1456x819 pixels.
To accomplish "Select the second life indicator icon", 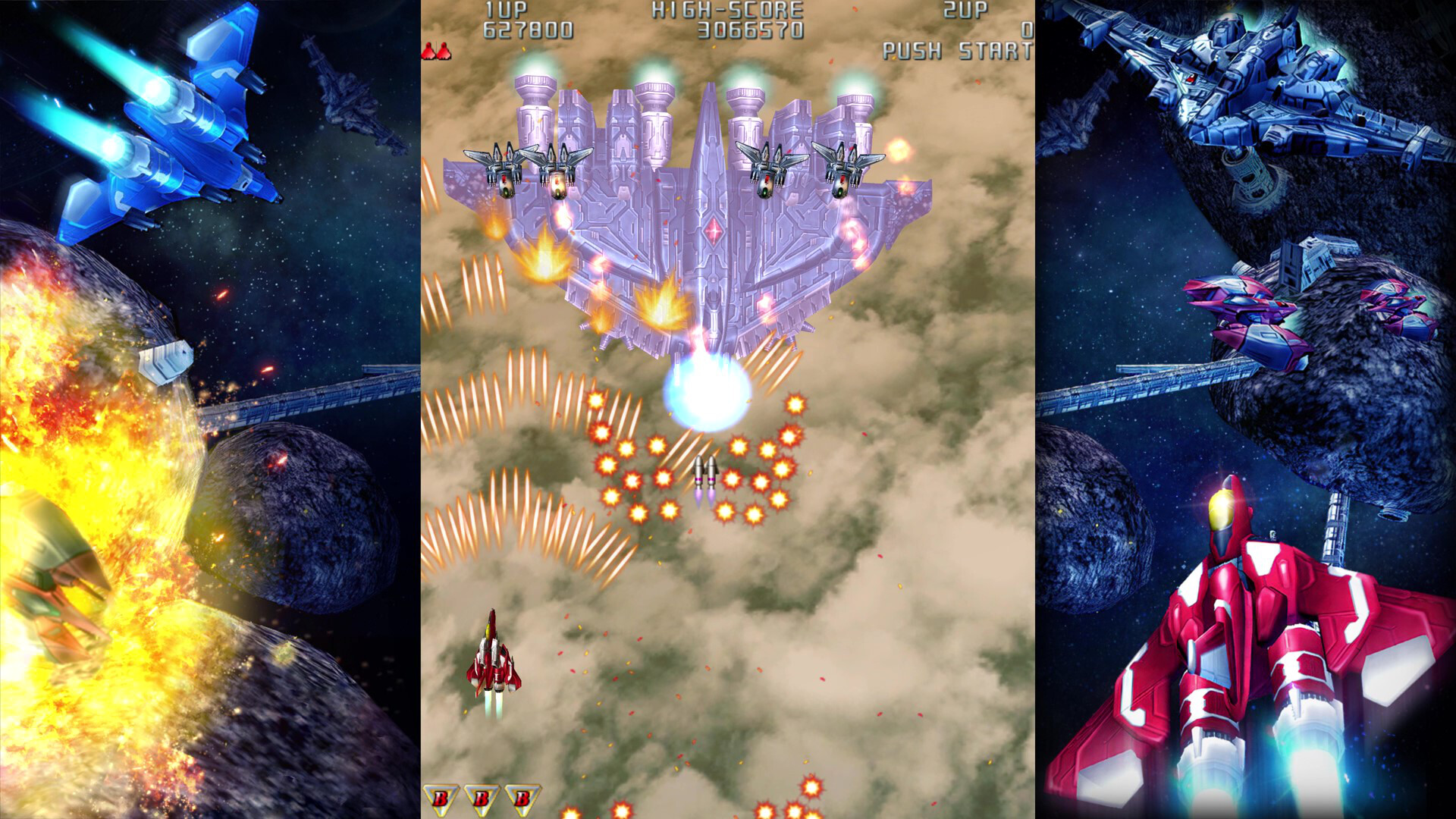I will (444, 52).
